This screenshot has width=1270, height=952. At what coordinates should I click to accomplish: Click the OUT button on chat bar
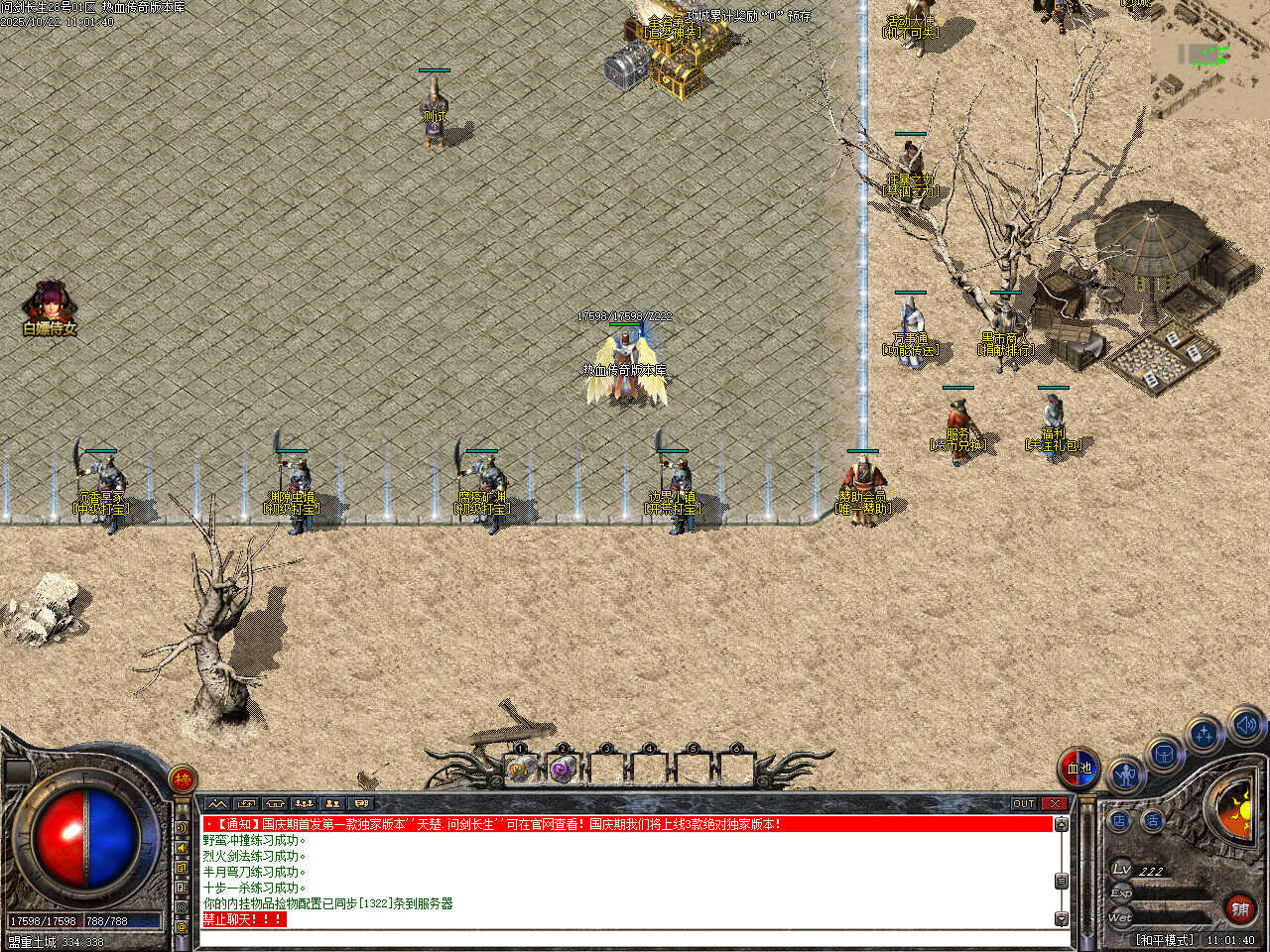[1023, 803]
